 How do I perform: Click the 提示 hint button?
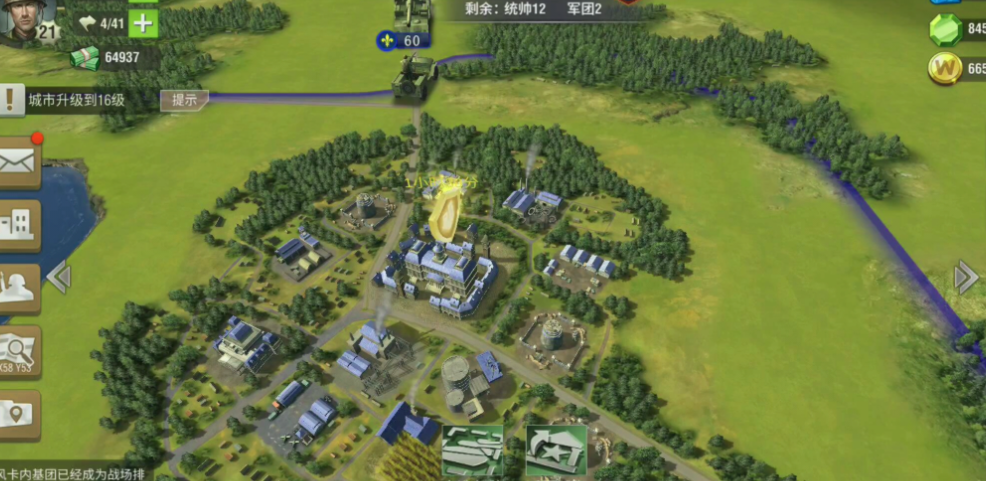pyautogui.click(x=185, y=100)
